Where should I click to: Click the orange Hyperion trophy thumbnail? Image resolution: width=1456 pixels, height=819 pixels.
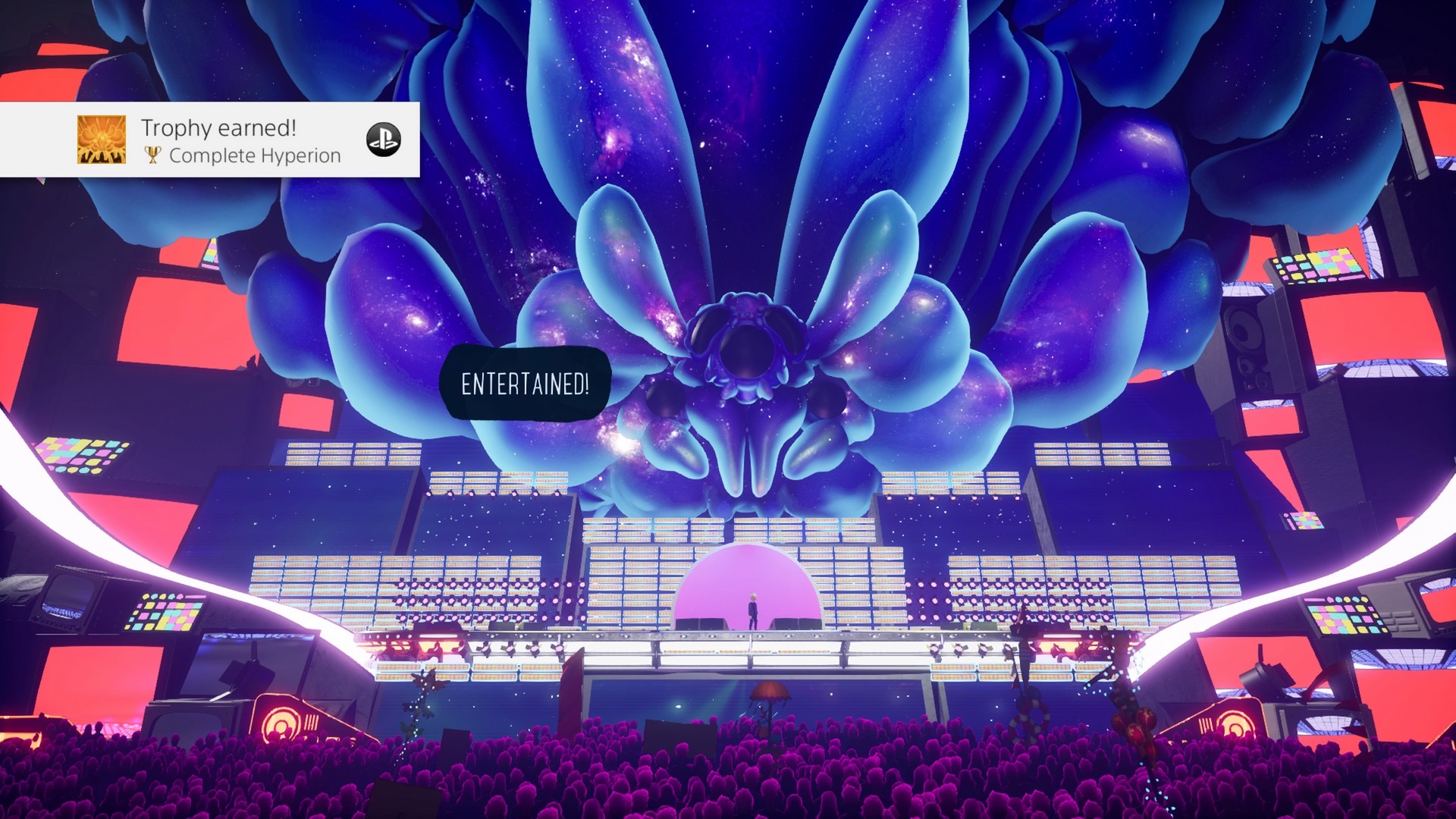[x=102, y=140]
